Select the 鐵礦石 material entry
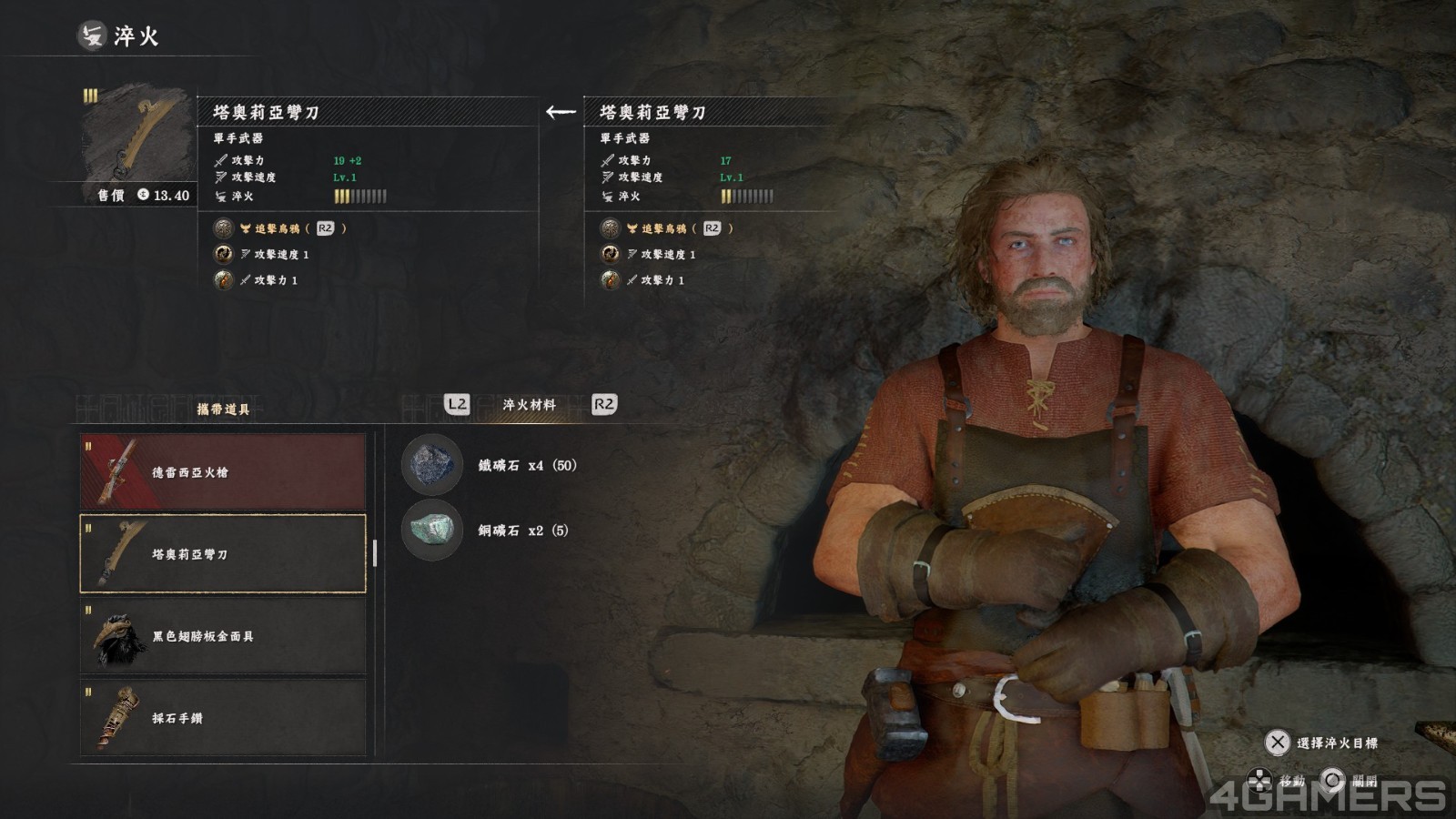The width and height of the screenshot is (1456, 819). pos(490,465)
